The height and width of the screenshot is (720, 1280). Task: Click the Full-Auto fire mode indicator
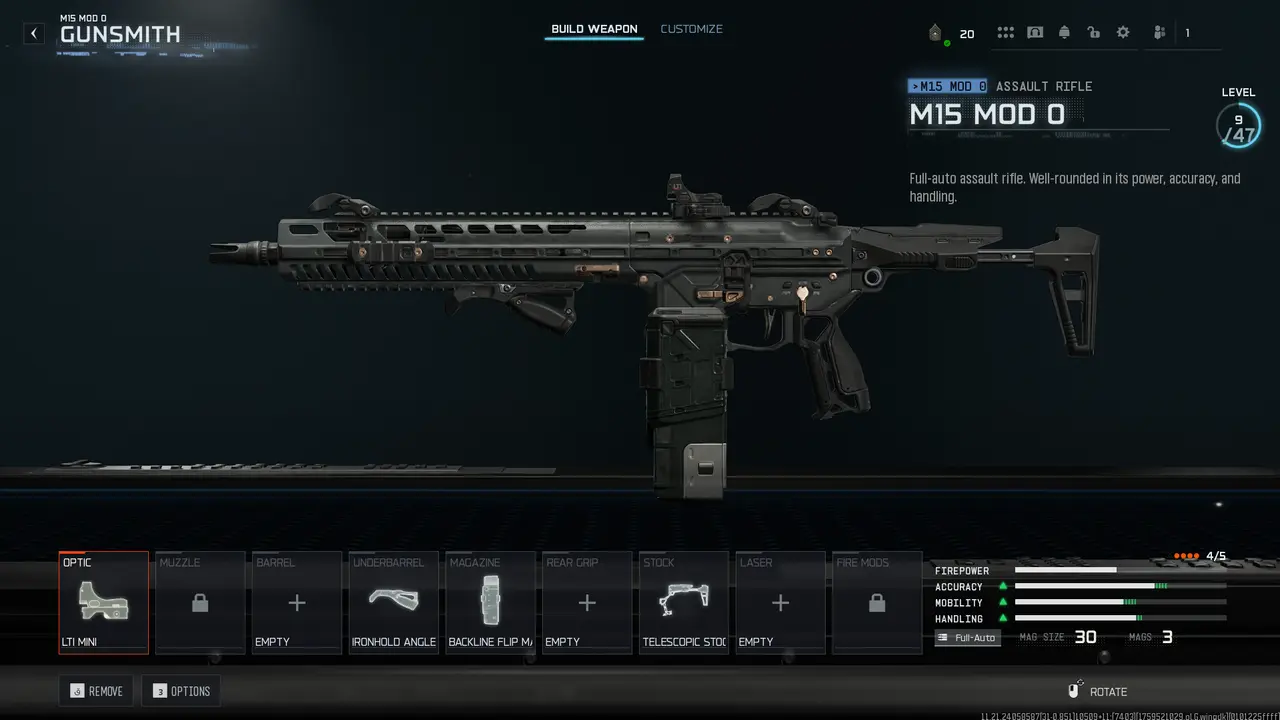pyautogui.click(x=968, y=637)
